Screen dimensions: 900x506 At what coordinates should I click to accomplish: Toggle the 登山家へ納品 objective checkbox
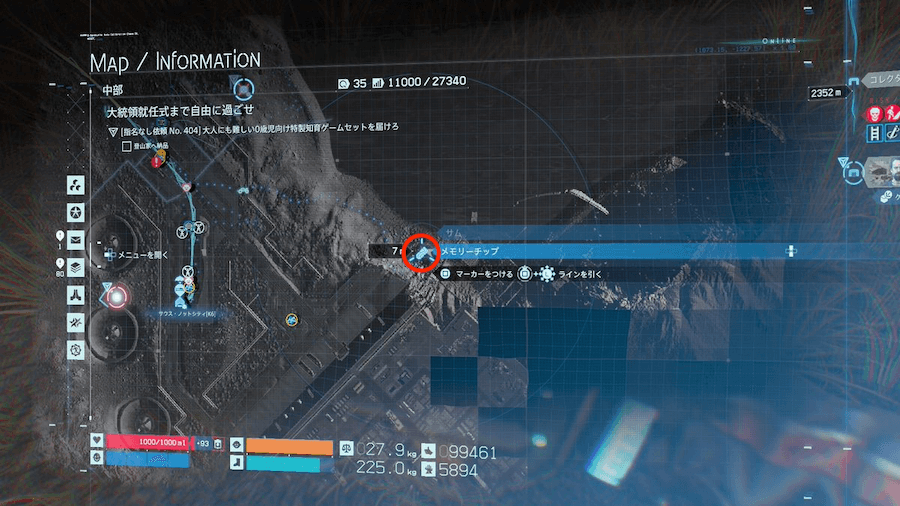point(126,146)
